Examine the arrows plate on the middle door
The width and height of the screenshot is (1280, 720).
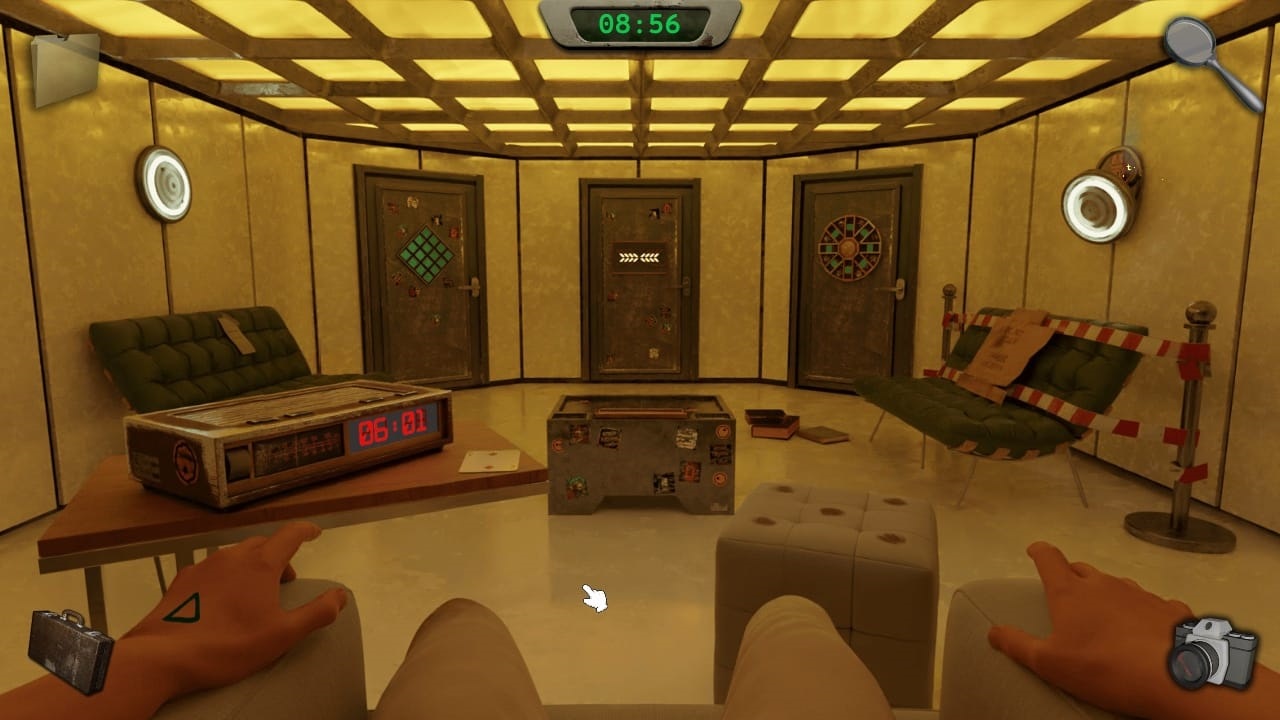tap(638, 257)
